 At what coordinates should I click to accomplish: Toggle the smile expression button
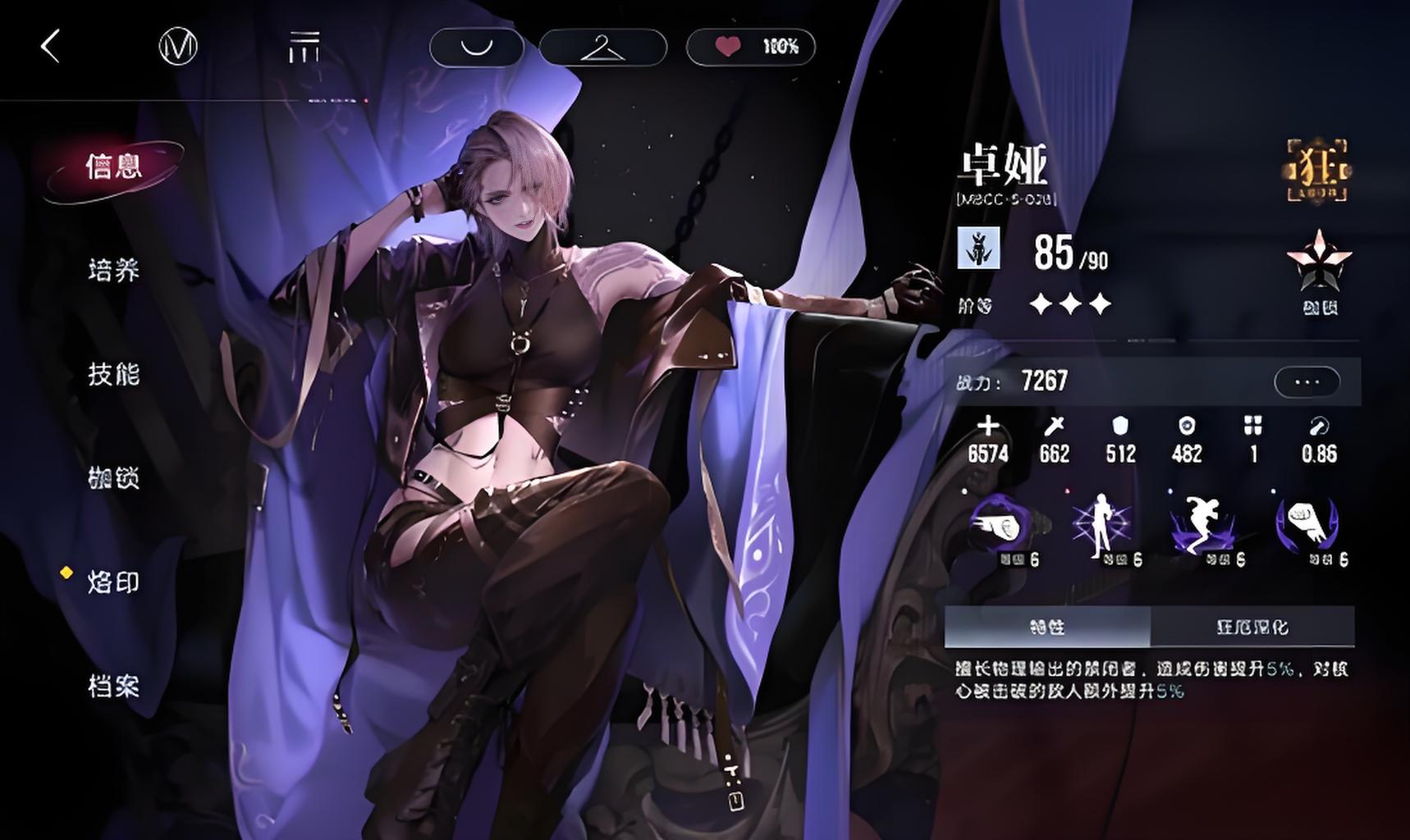[476, 47]
